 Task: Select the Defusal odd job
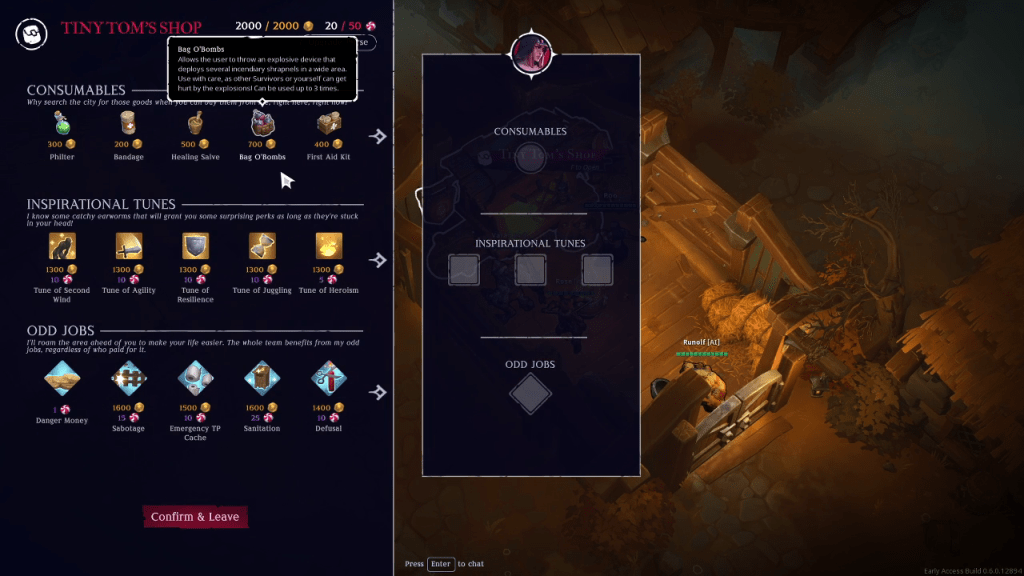[x=329, y=378]
